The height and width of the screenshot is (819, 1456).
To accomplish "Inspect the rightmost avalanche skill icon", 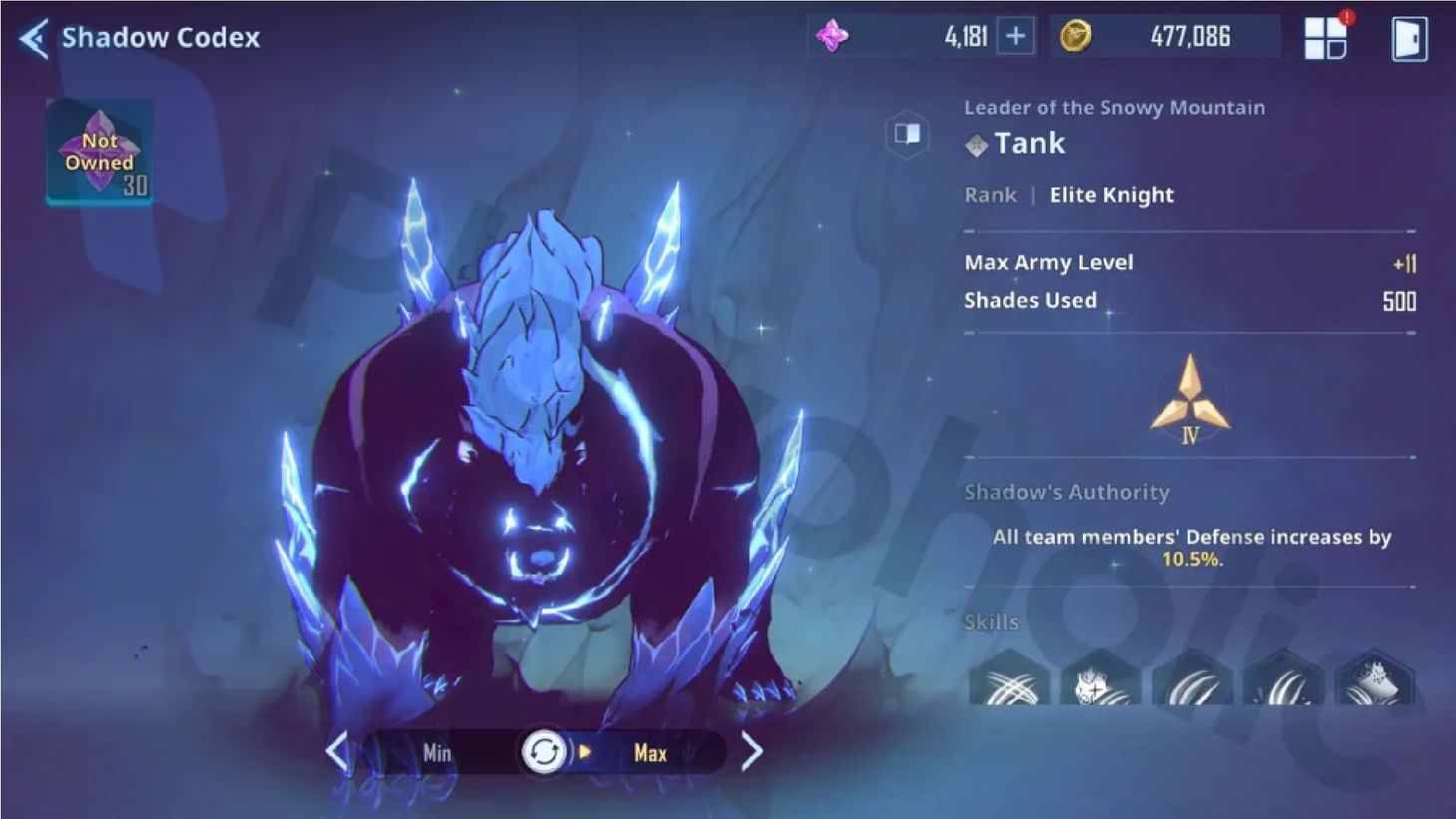I will 1373,688.
